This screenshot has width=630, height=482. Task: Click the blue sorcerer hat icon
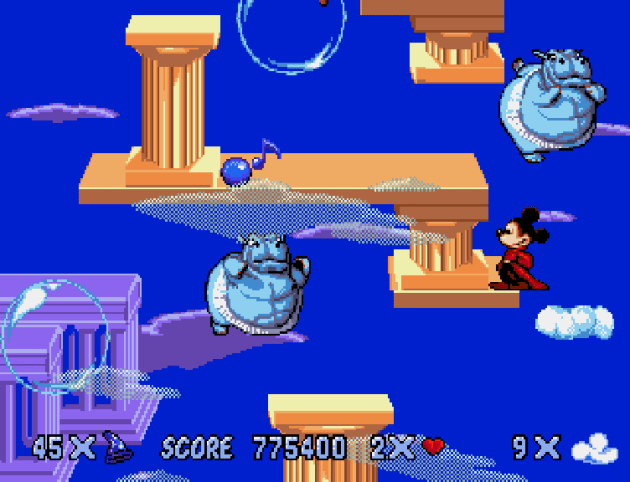point(115,447)
